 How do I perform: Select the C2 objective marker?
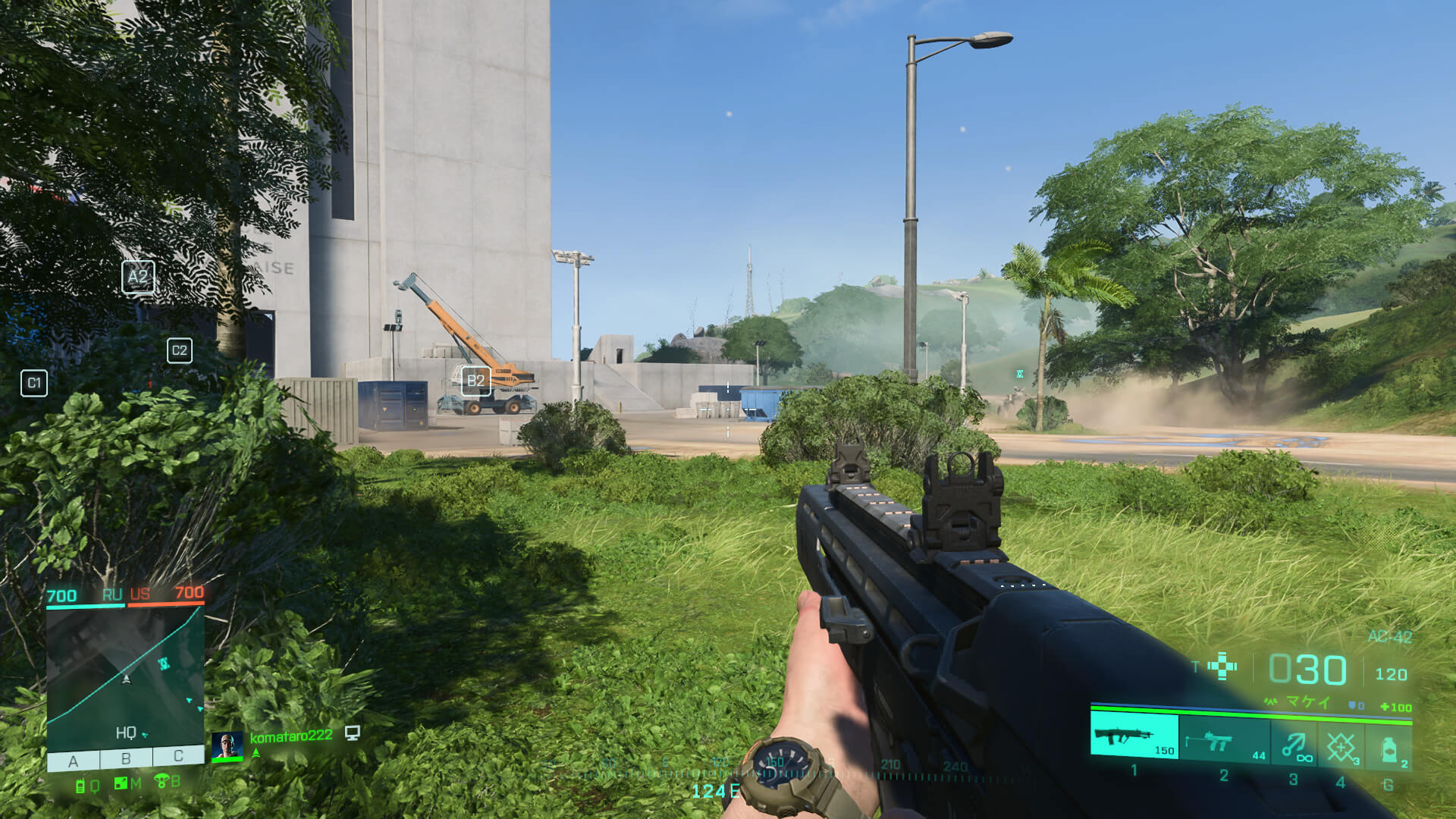180,350
